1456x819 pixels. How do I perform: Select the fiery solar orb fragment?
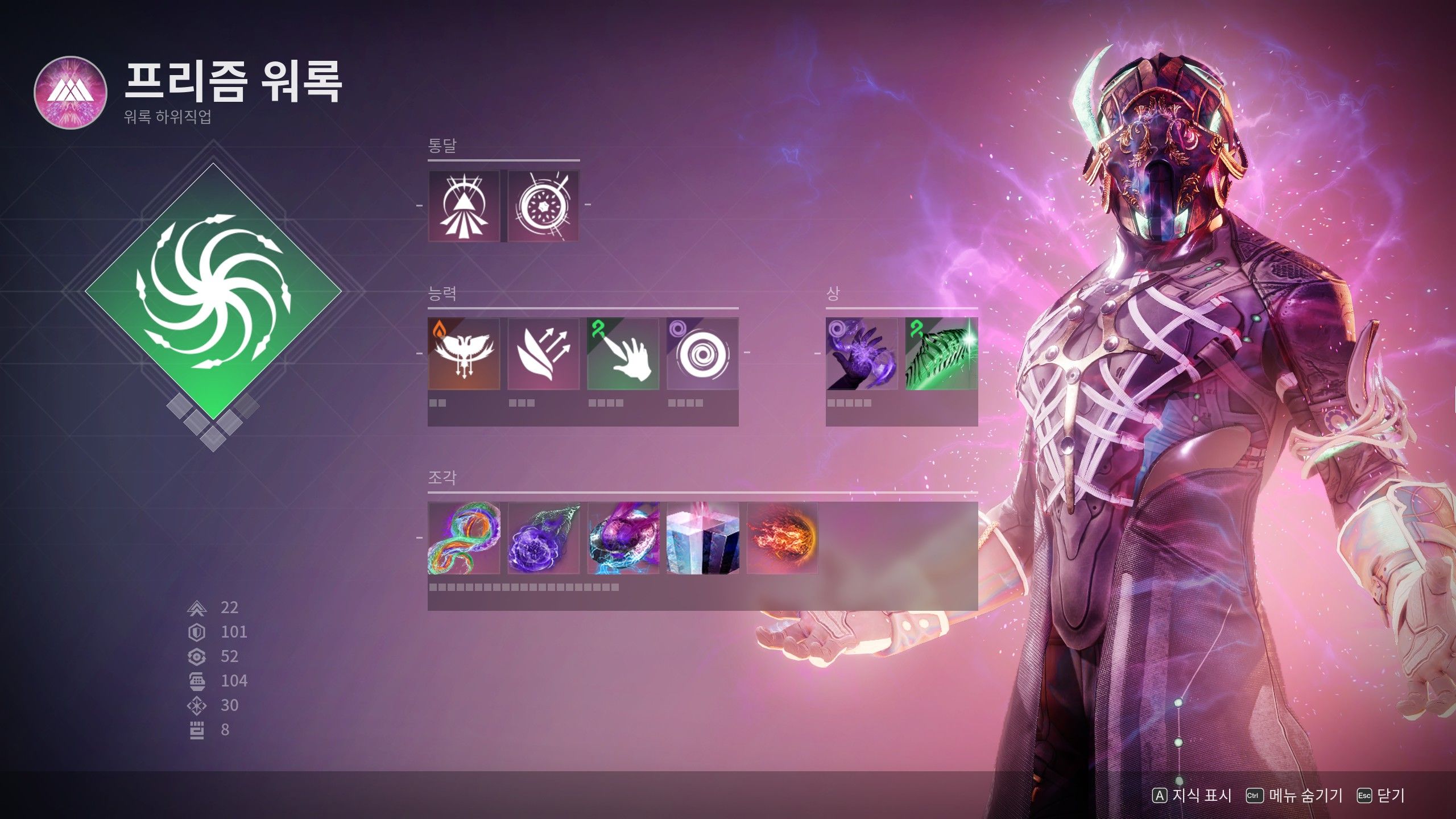point(782,538)
